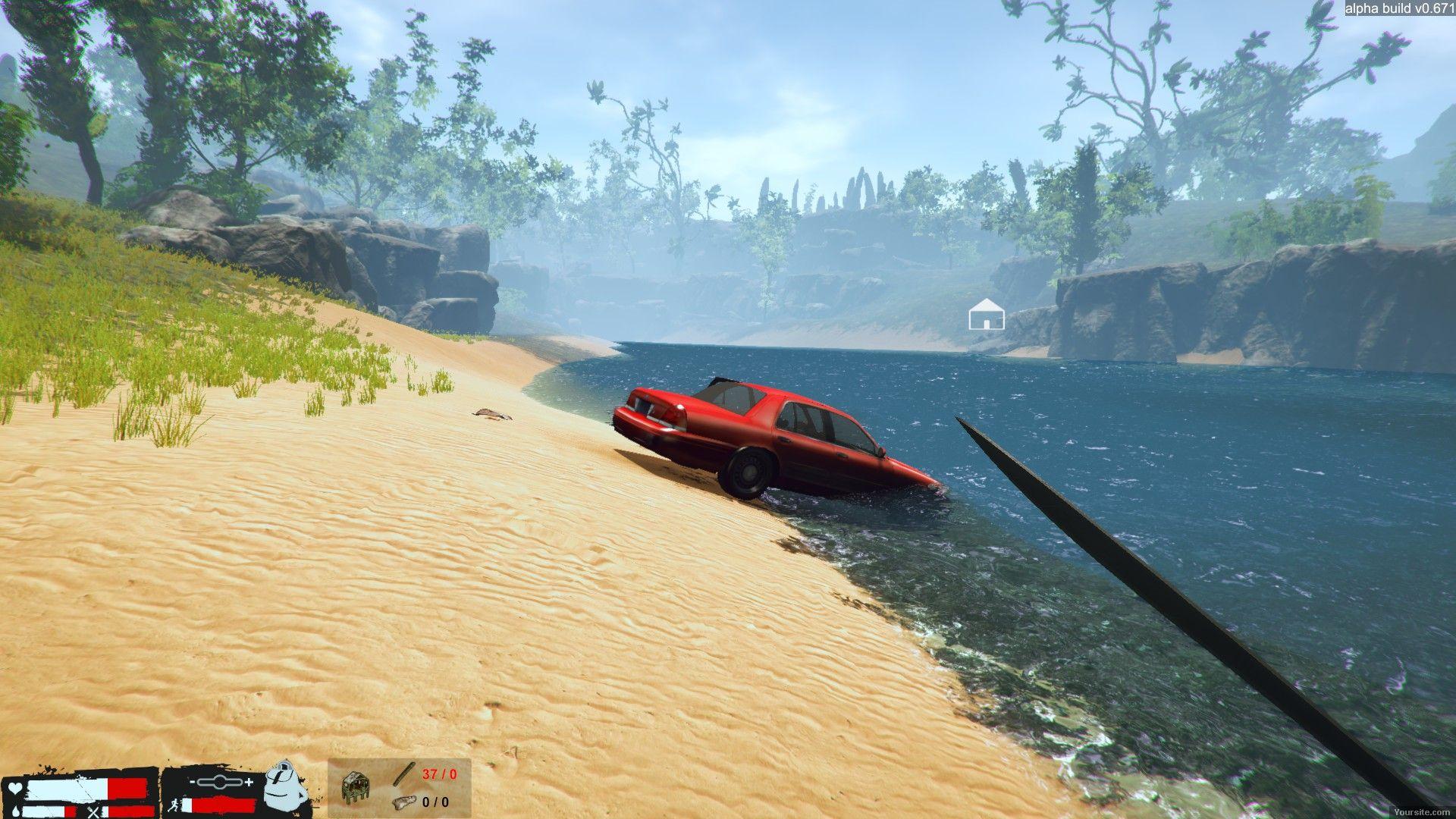Select the stone resource icon

[405, 802]
